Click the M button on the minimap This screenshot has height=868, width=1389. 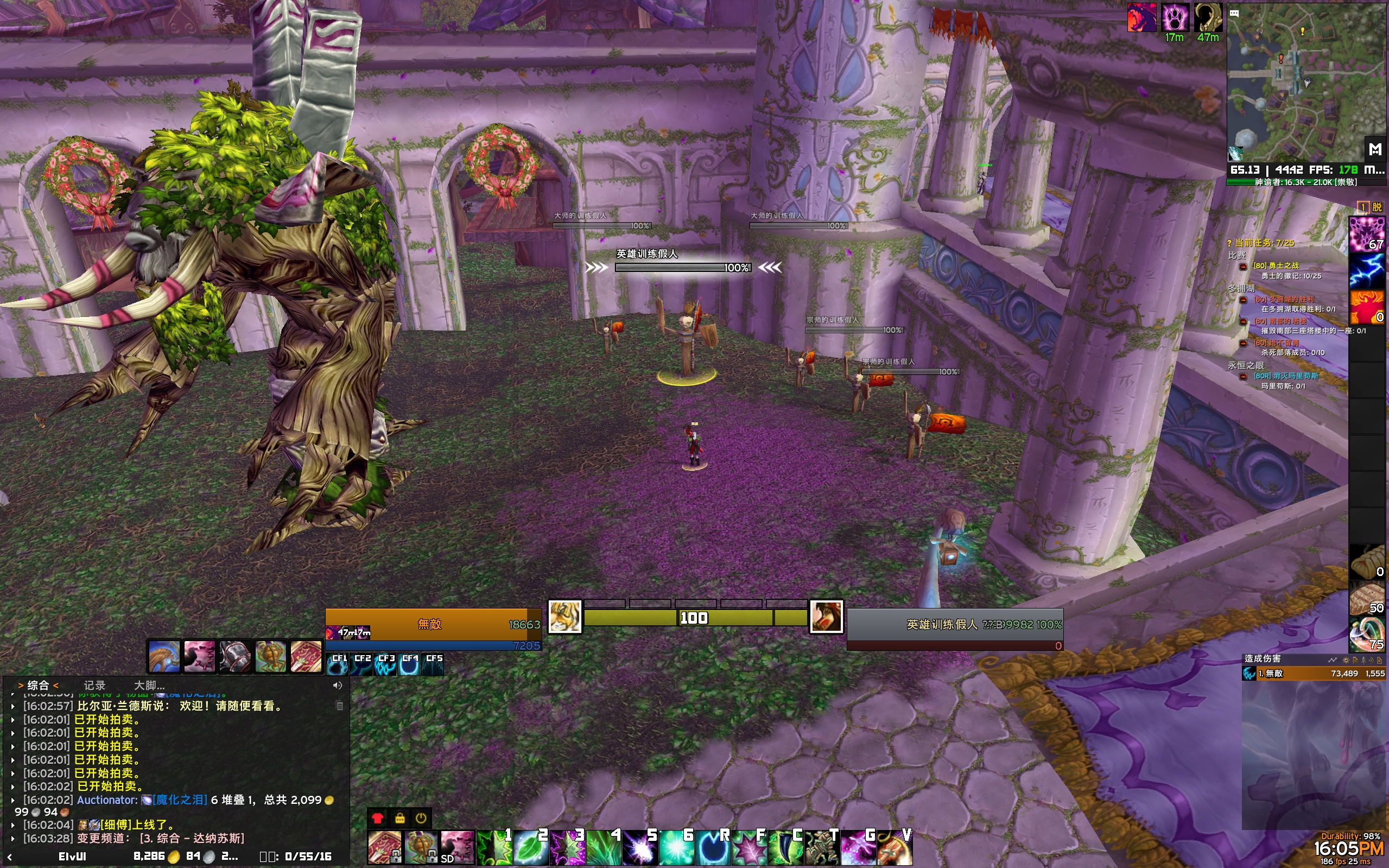point(1375,149)
